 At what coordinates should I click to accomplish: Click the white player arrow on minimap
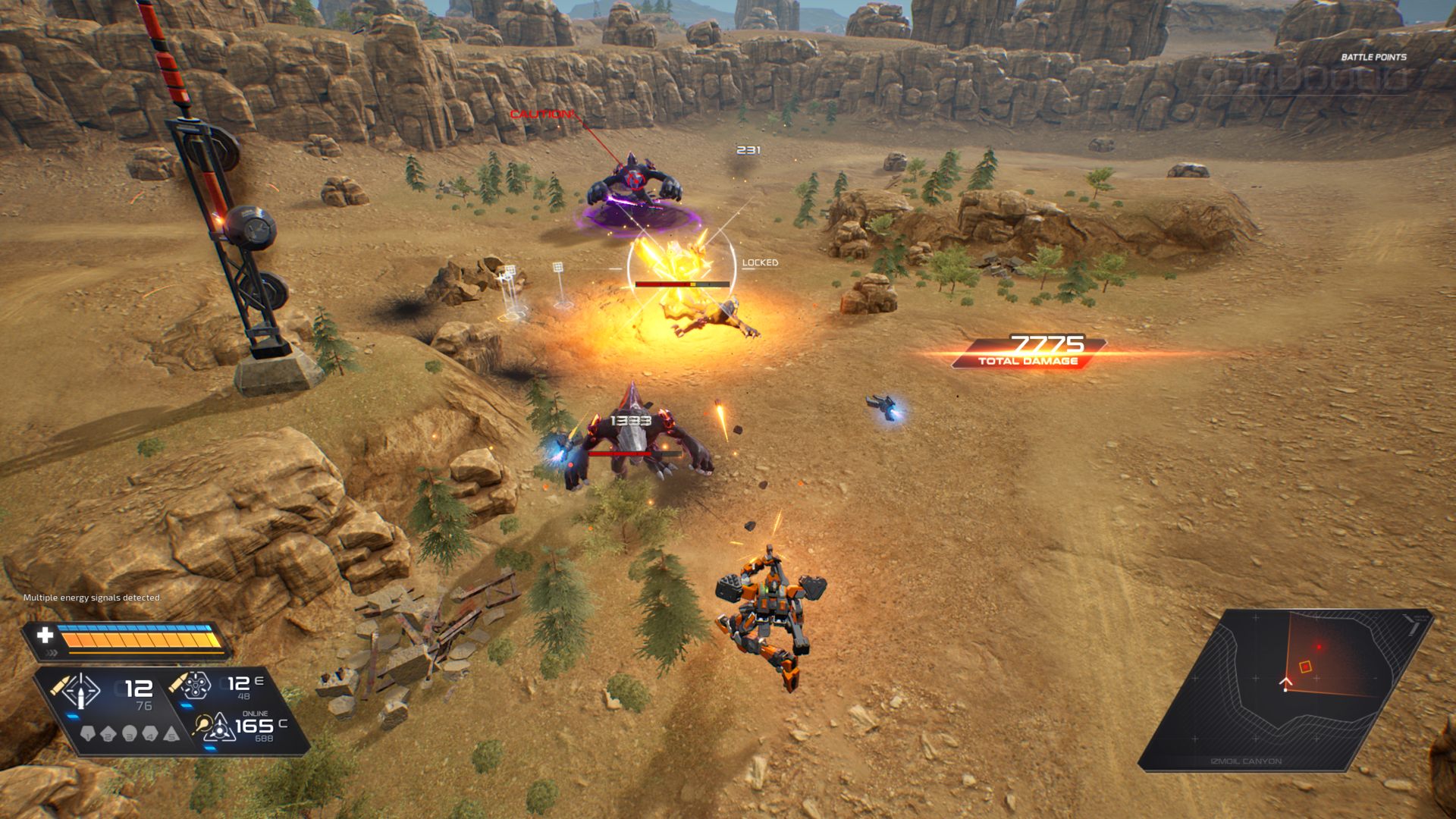pyautogui.click(x=1285, y=683)
